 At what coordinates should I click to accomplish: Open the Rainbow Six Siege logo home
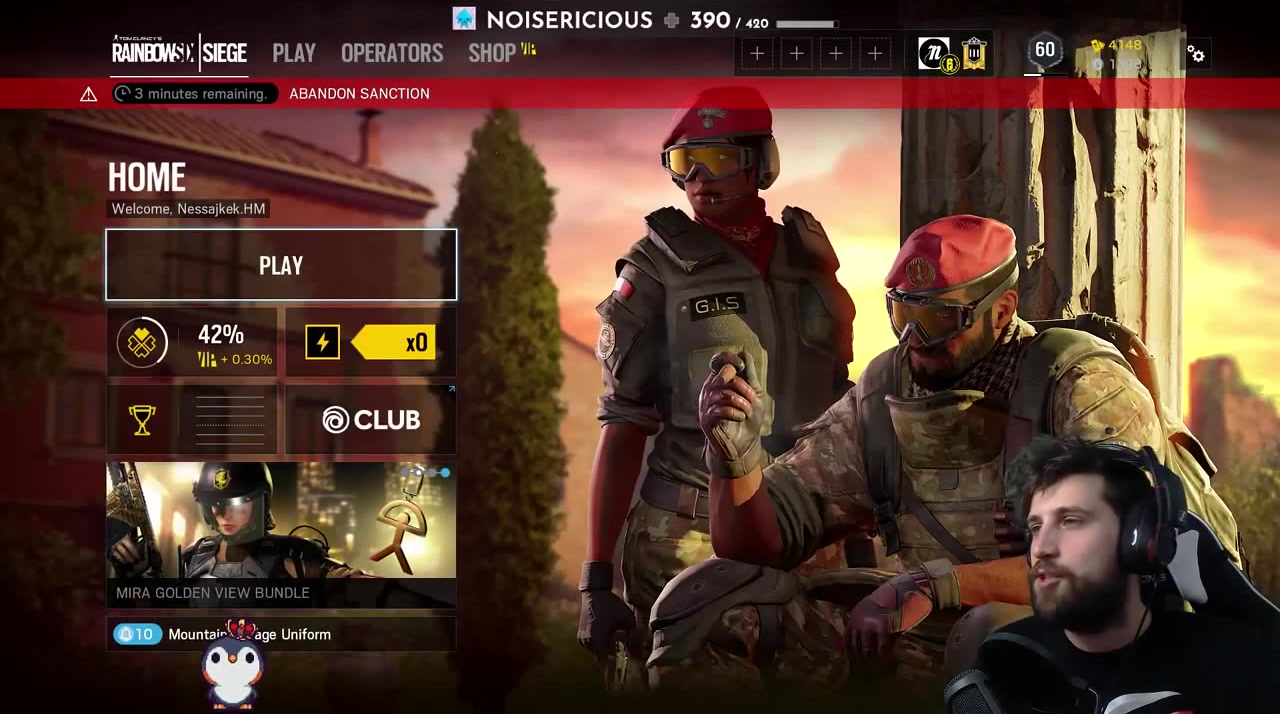179,53
